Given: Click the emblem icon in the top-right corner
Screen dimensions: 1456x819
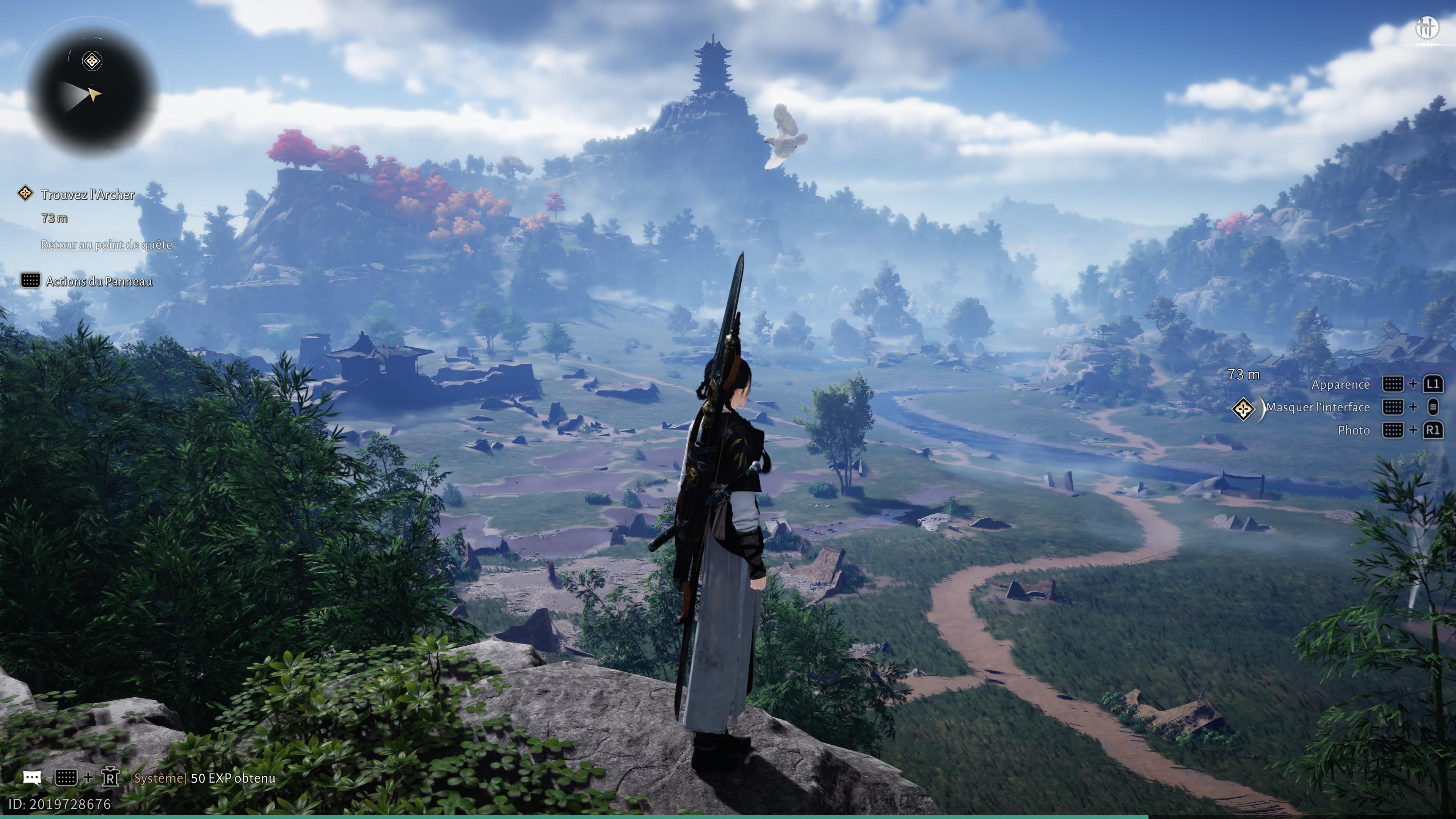Looking at the screenshot, I should [1426, 27].
